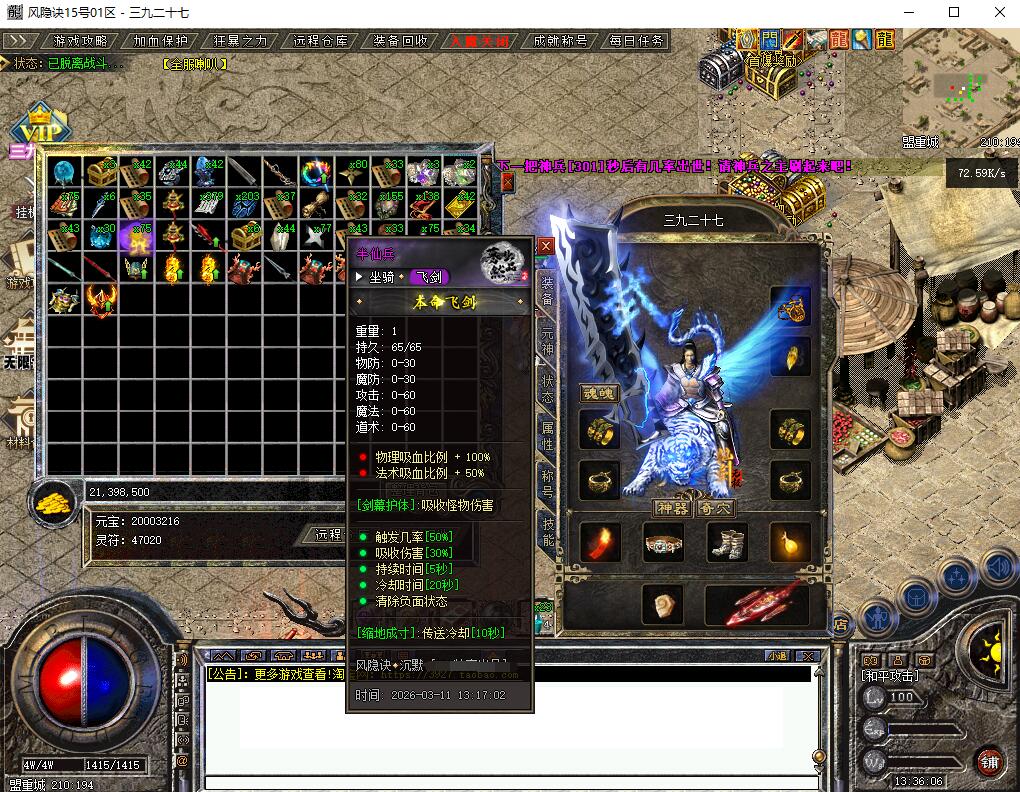Open the 装备回收 equipment recycling menu
Image resolution: width=1020 pixels, height=792 pixels.
400,41
